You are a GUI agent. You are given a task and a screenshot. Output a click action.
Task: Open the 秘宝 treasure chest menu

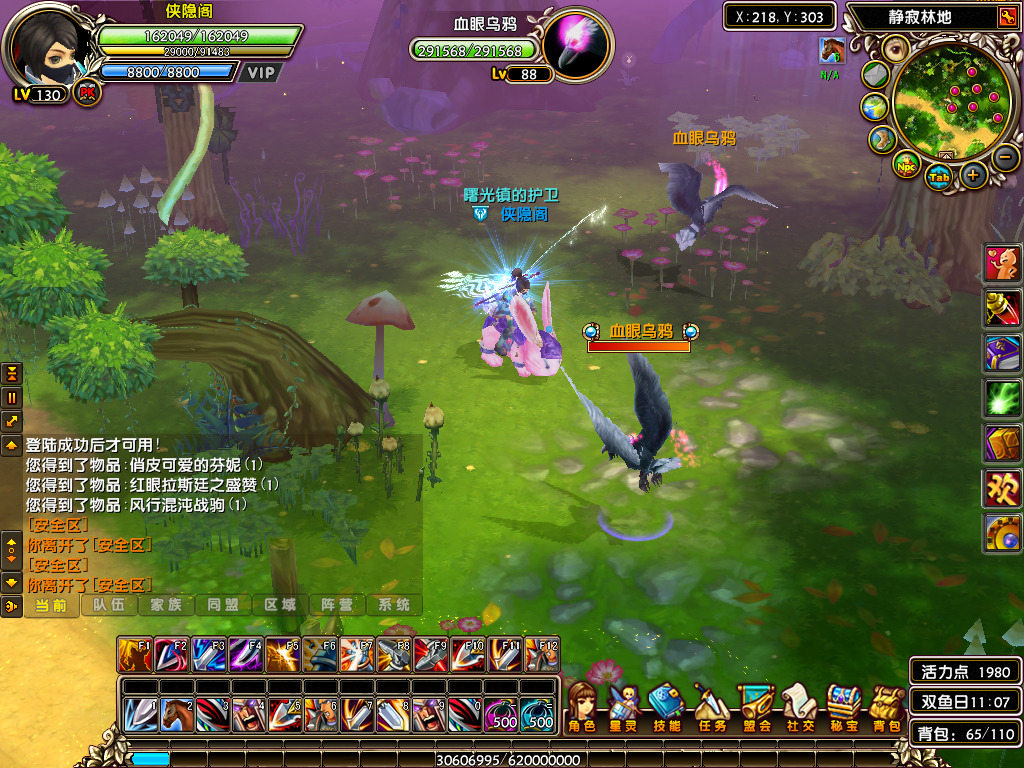tap(843, 707)
